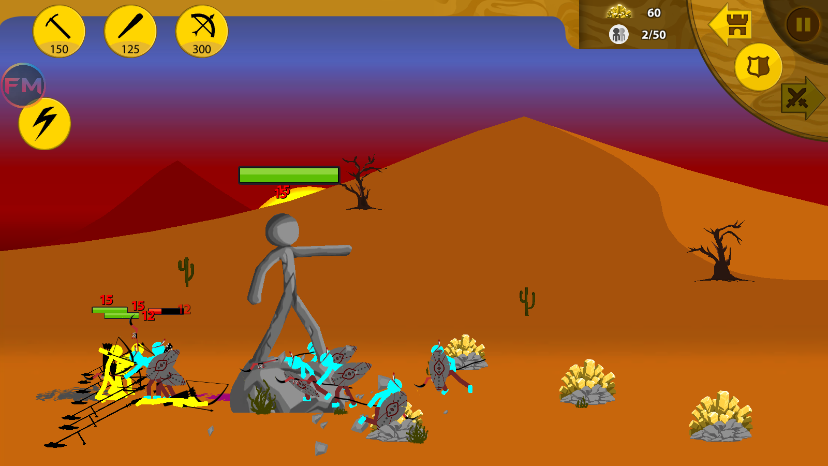Order army to retreat to castle
This screenshot has width=828, height=466.
731,24
